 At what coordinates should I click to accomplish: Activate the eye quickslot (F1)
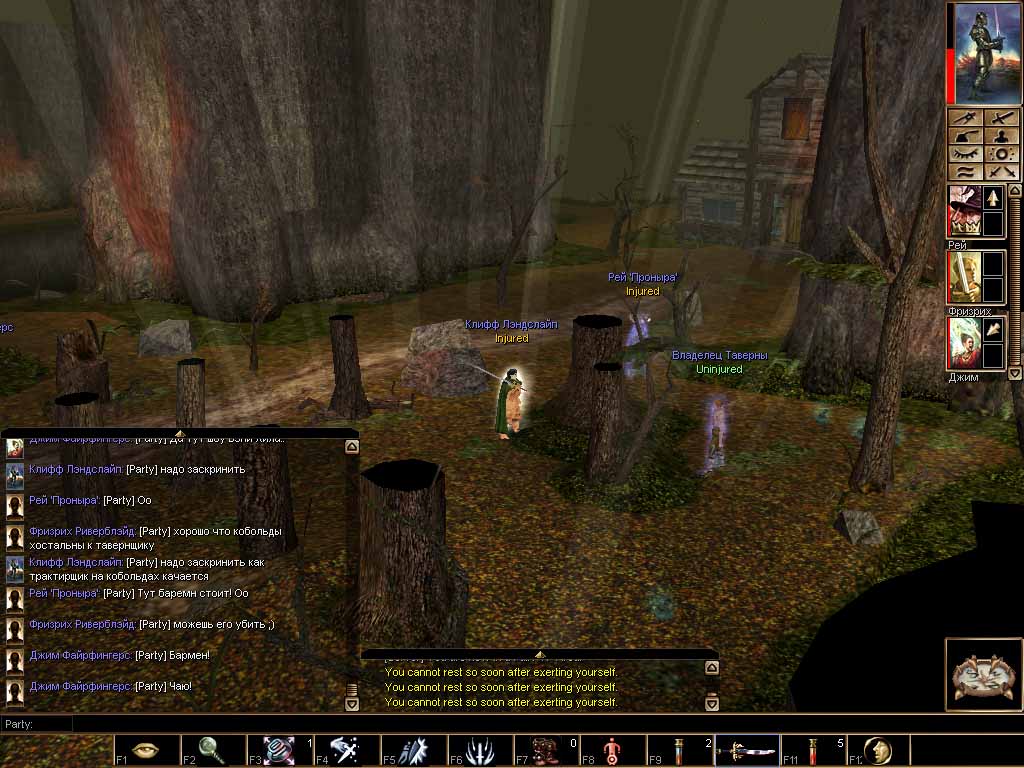coord(145,750)
